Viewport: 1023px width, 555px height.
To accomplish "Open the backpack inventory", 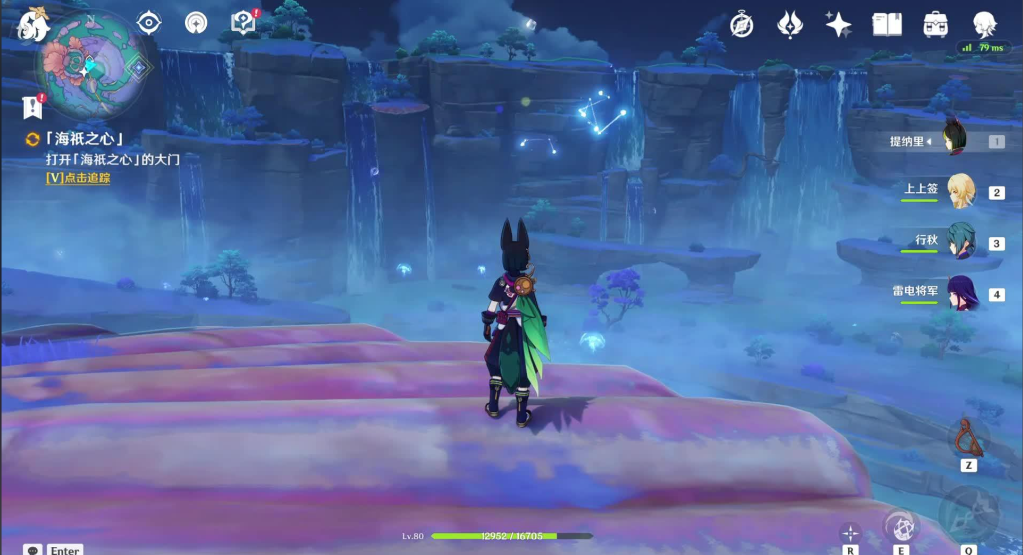I will [x=936, y=24].
